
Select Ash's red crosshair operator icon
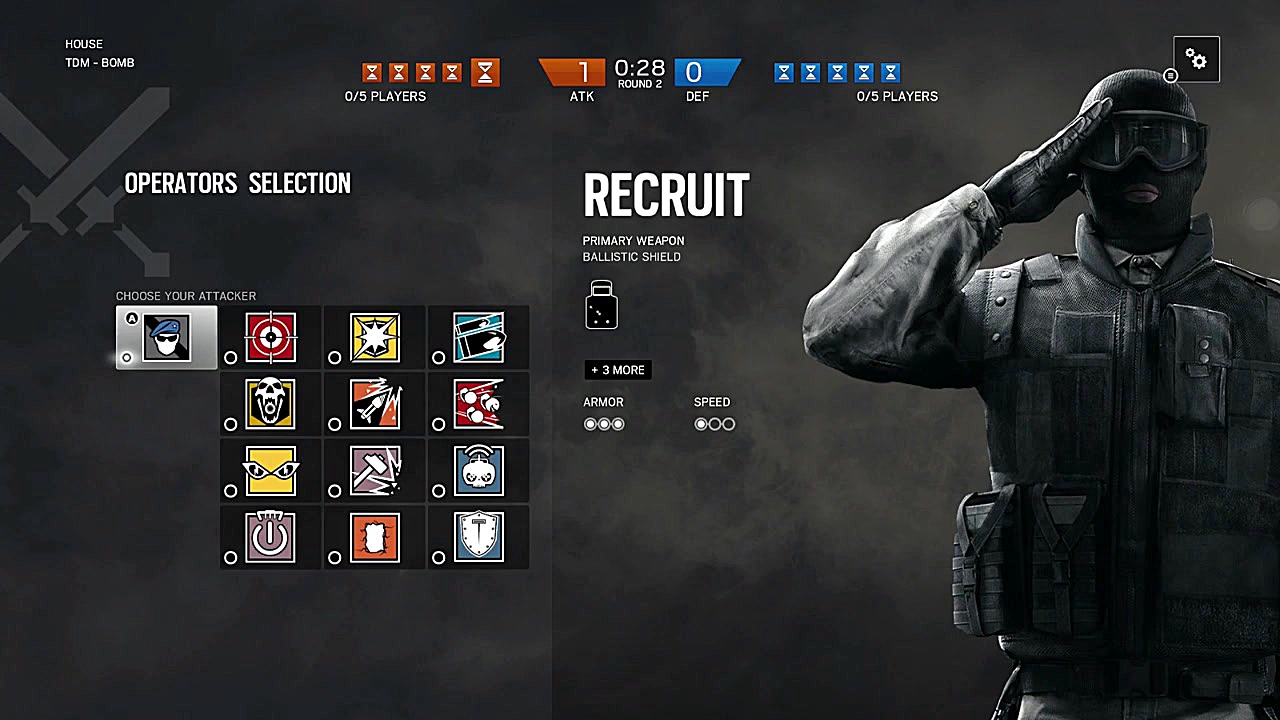[270, 337]
